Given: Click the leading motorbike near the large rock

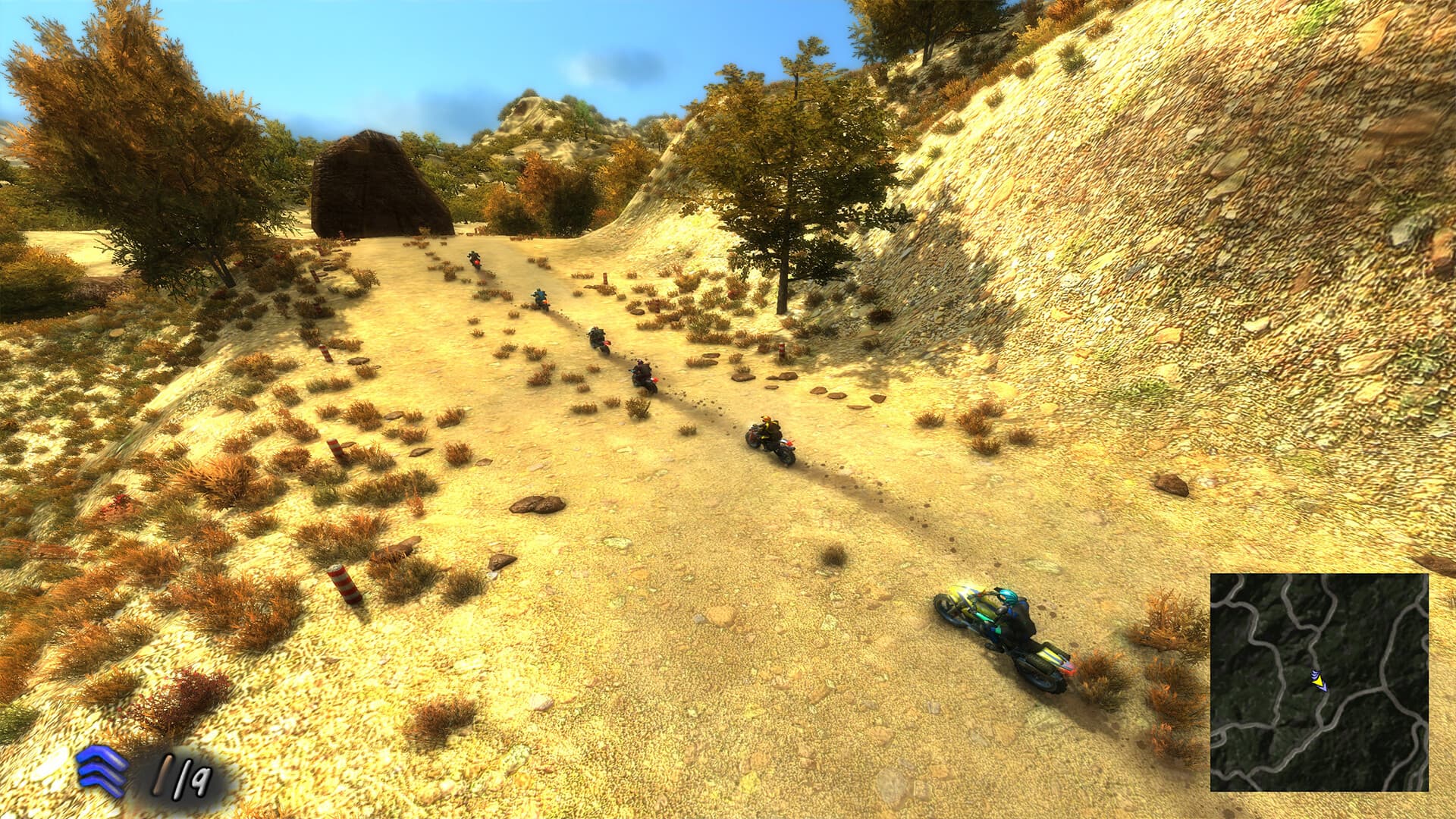Looking at the screenshot, I should coord(475,261).
